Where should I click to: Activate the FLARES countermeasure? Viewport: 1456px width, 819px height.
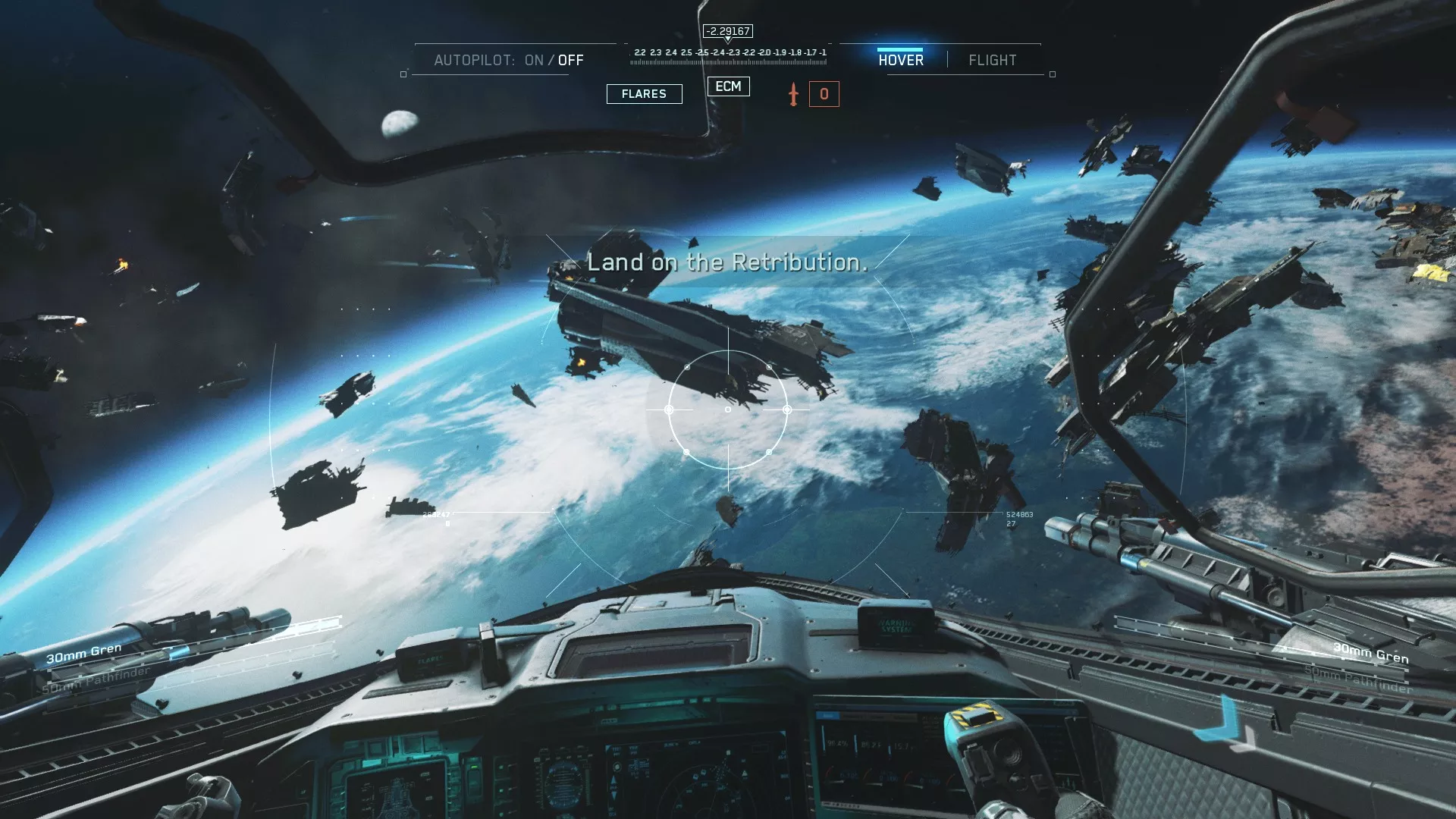pos(644,94)
